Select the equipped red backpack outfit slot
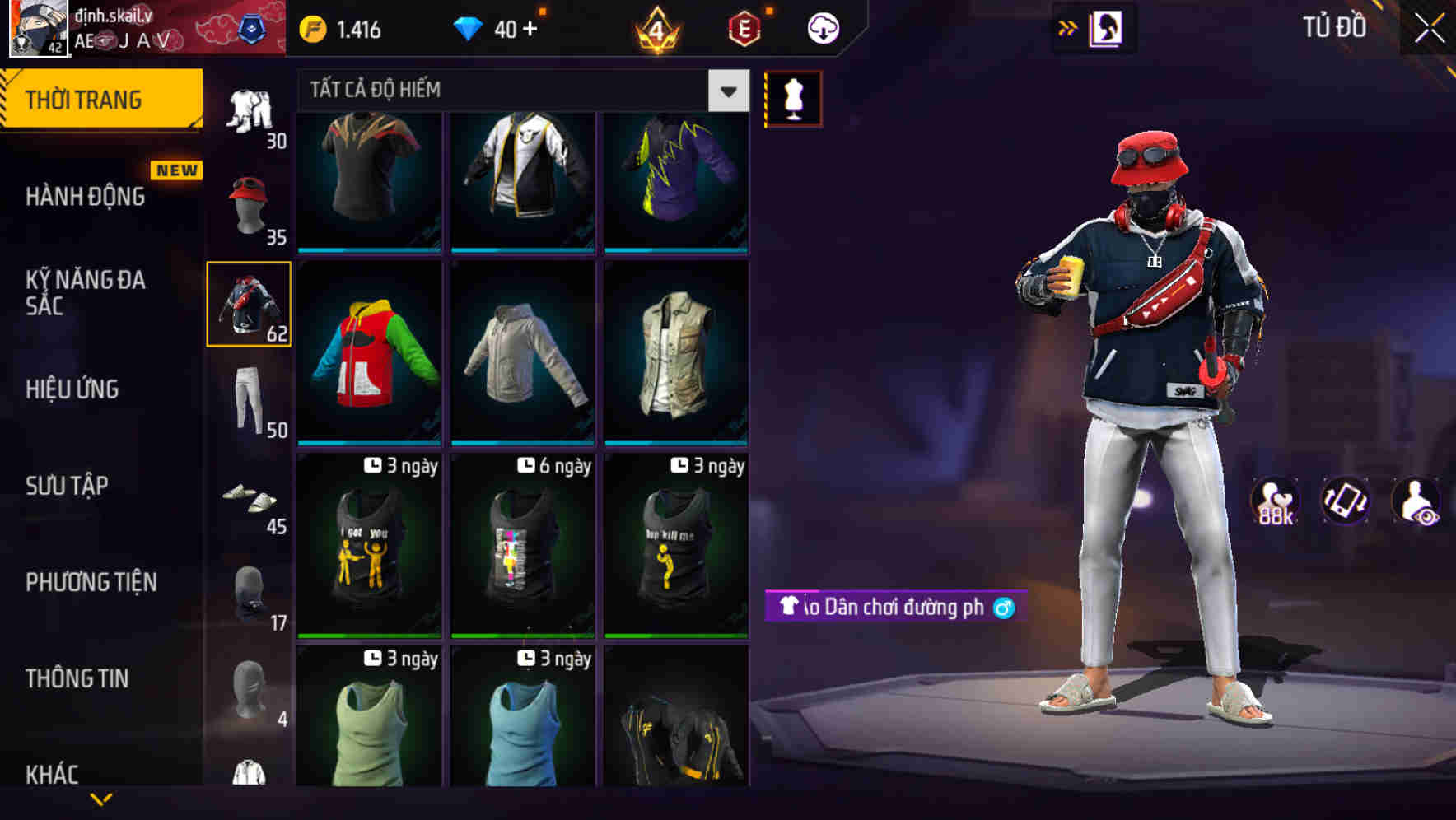This screenshot has height=820, width=1456. pyautogui.click(x=249, y=305)
